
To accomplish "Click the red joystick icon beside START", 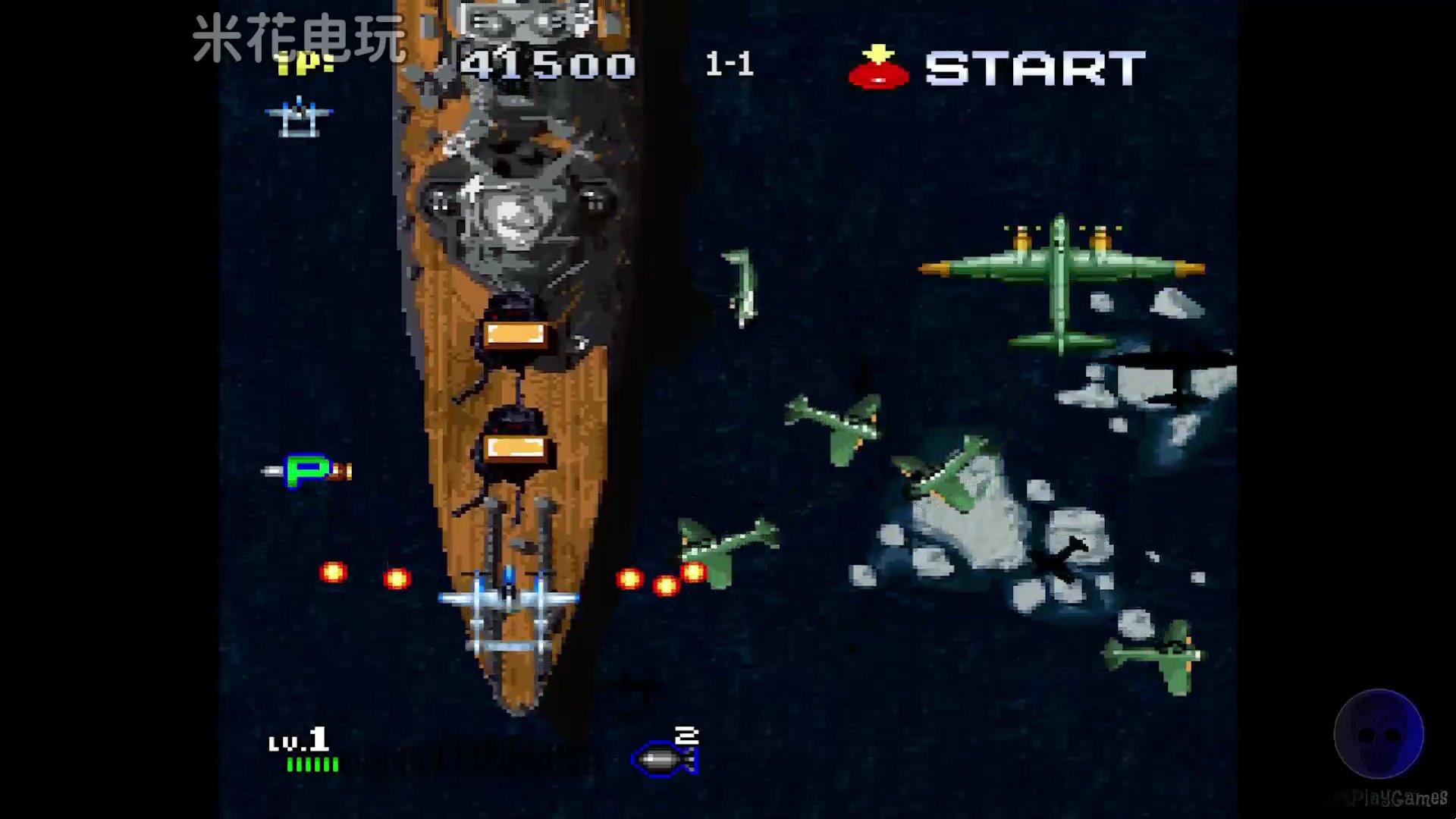I will (x=879, y=74).
